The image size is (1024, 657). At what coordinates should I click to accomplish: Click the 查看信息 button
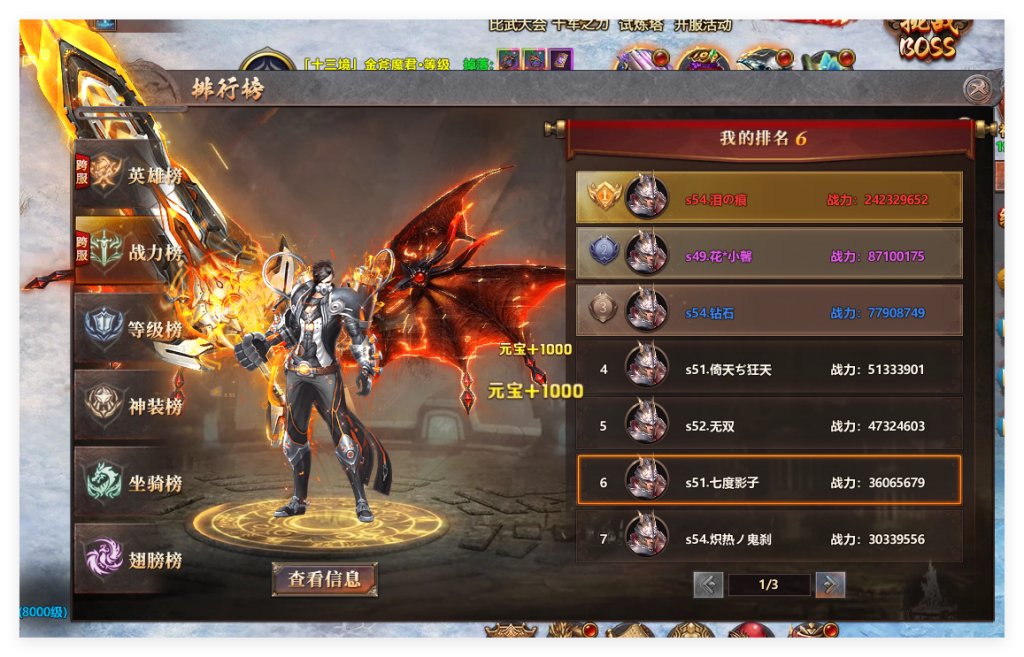pos(324,578)
